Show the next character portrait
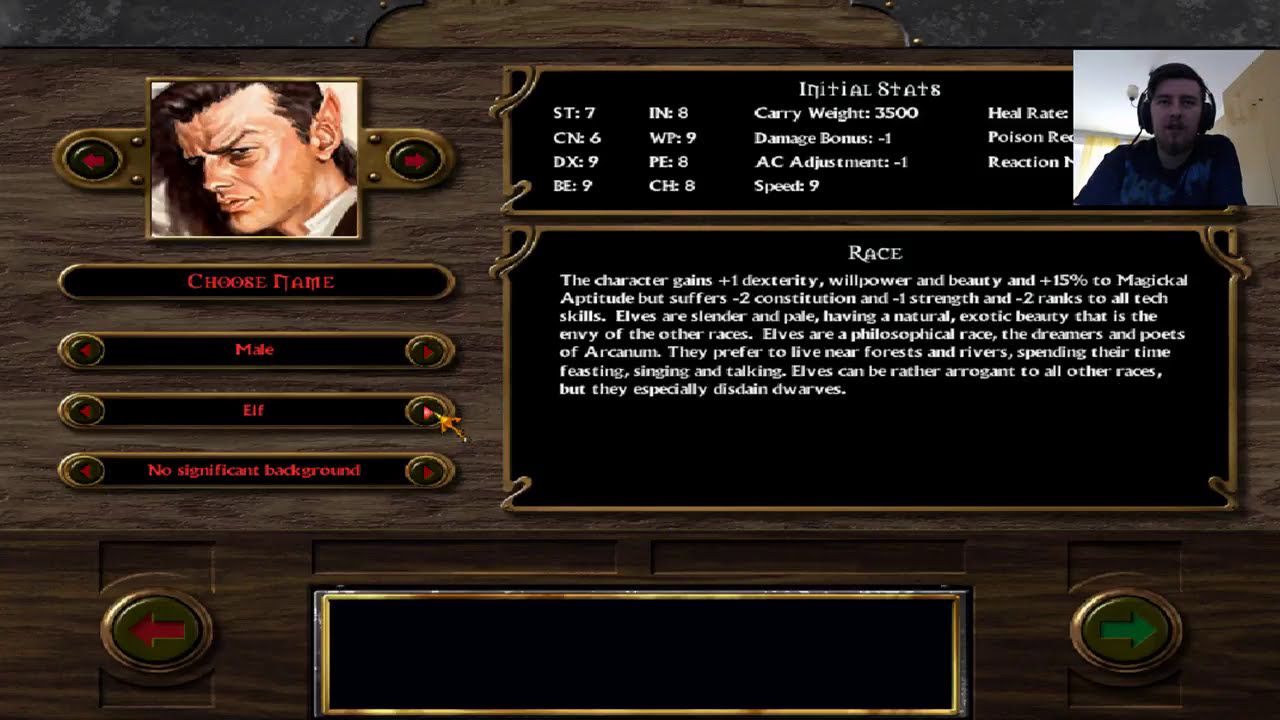The height and width of the screenshot is (720, 1280). pos(415,160)
